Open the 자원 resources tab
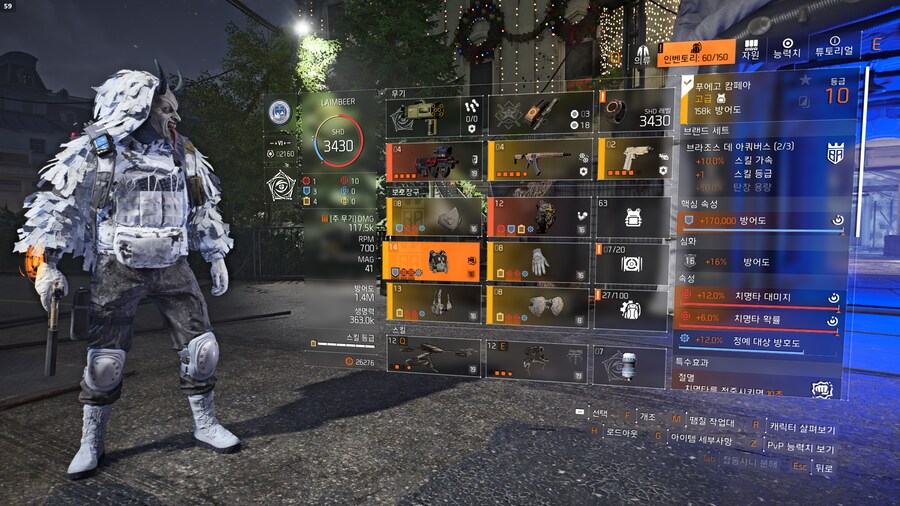The image size is (900, 506). 749,51
